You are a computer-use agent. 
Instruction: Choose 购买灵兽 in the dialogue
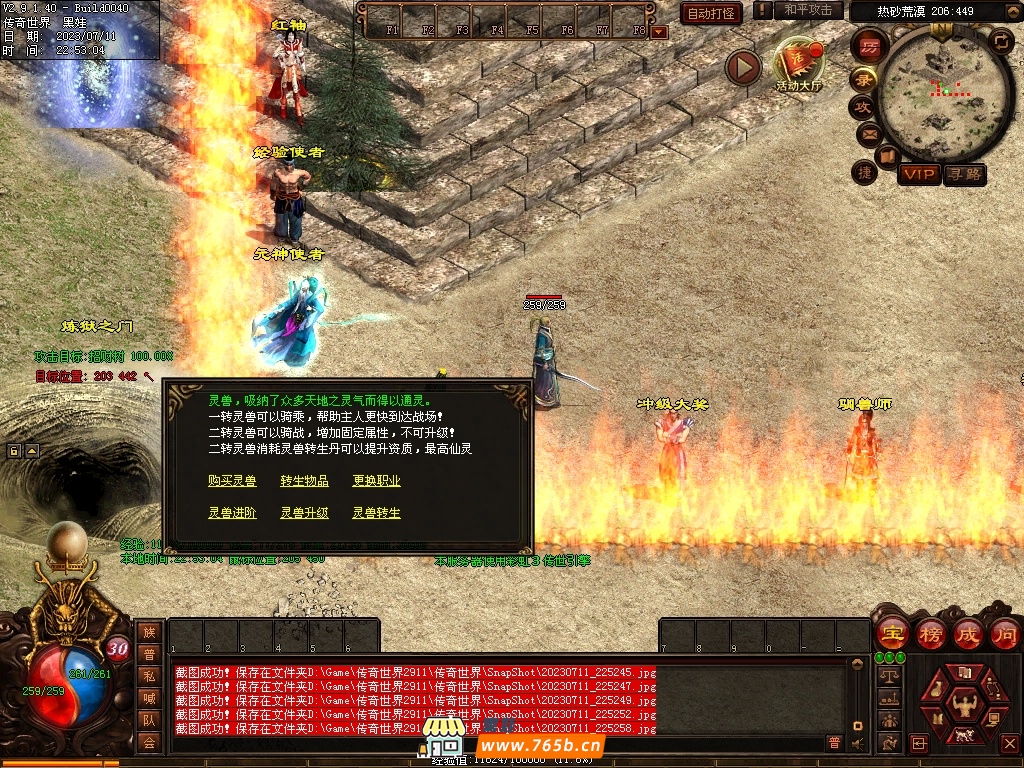click(232, 481)
